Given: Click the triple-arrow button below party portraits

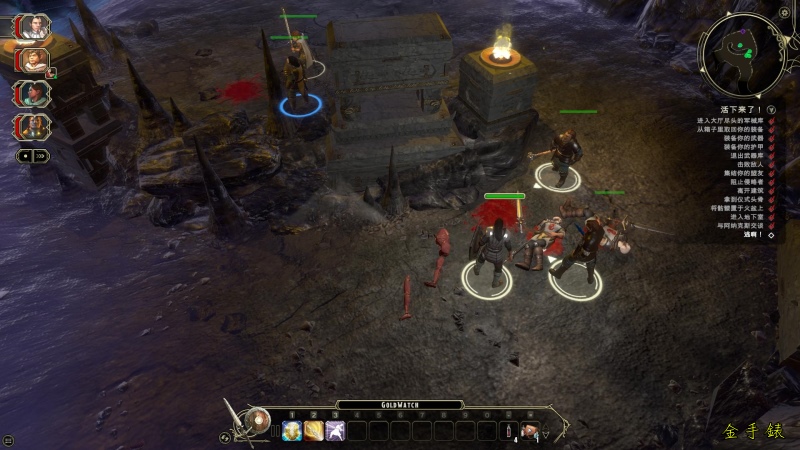Looking at the screenshot, I should pyautogui.click(x=41, y=156).
